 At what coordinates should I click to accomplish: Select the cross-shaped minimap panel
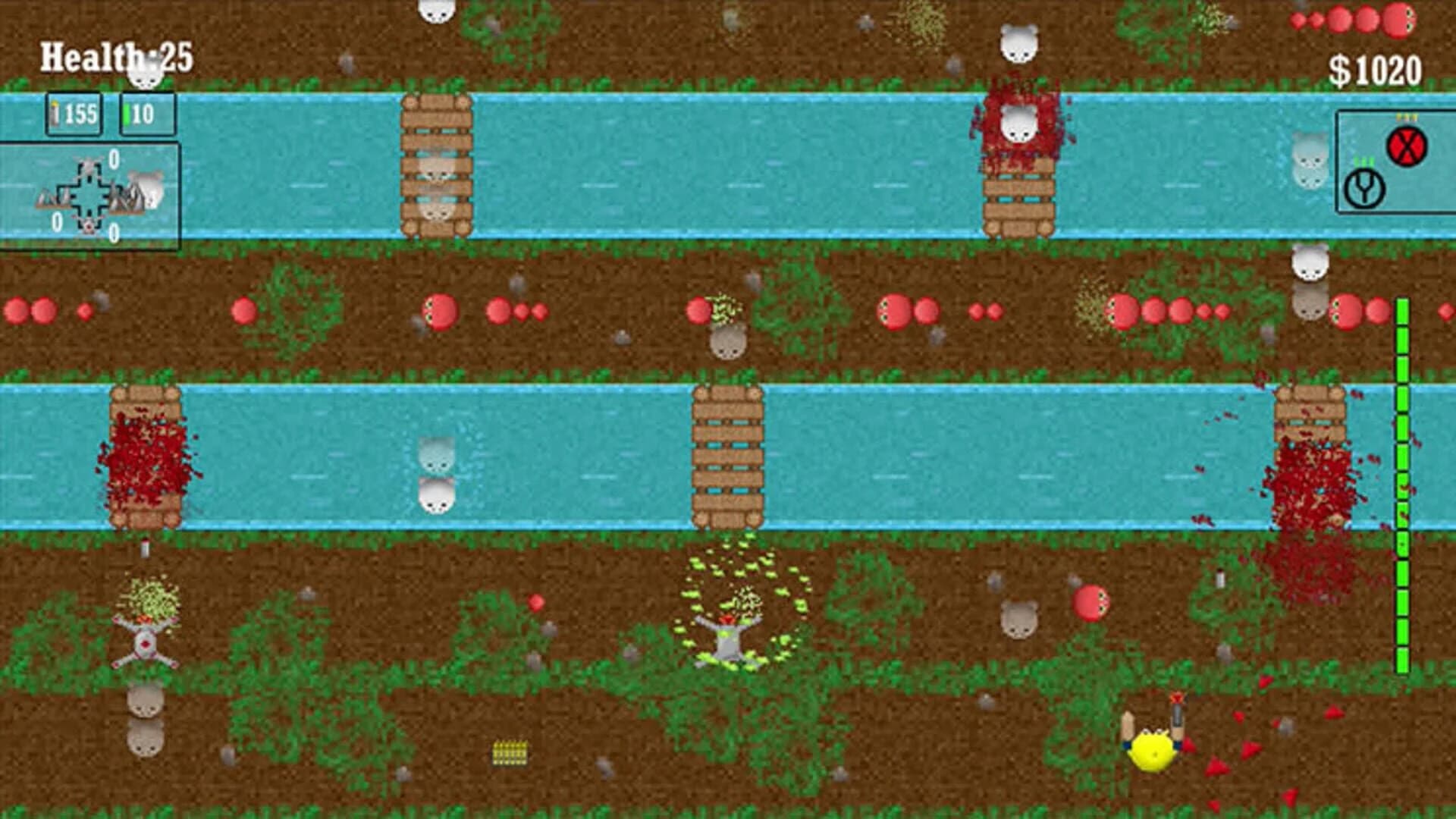pos(91,193)
